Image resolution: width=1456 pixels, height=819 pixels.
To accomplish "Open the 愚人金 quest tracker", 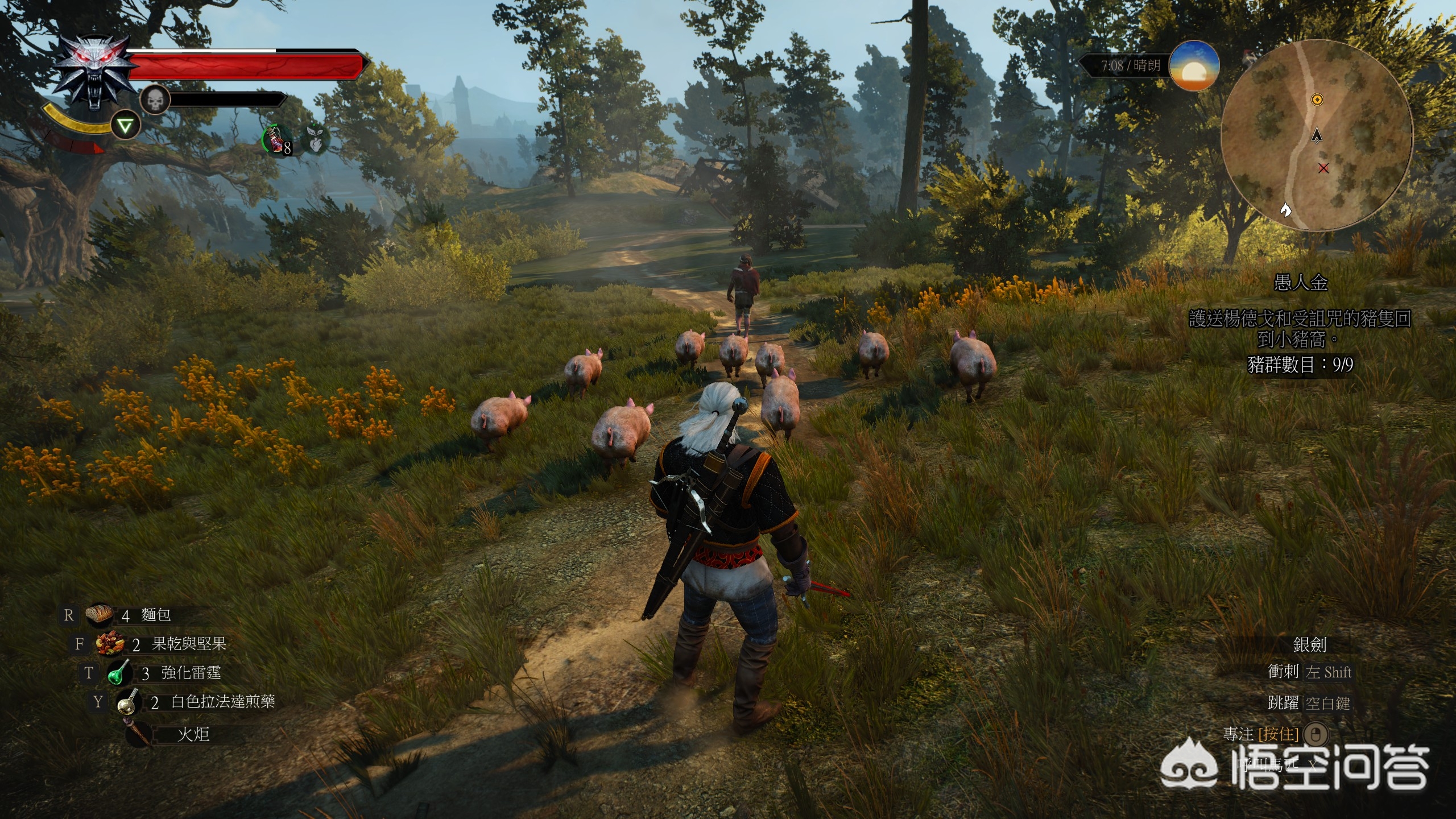I will point(1300,283).
